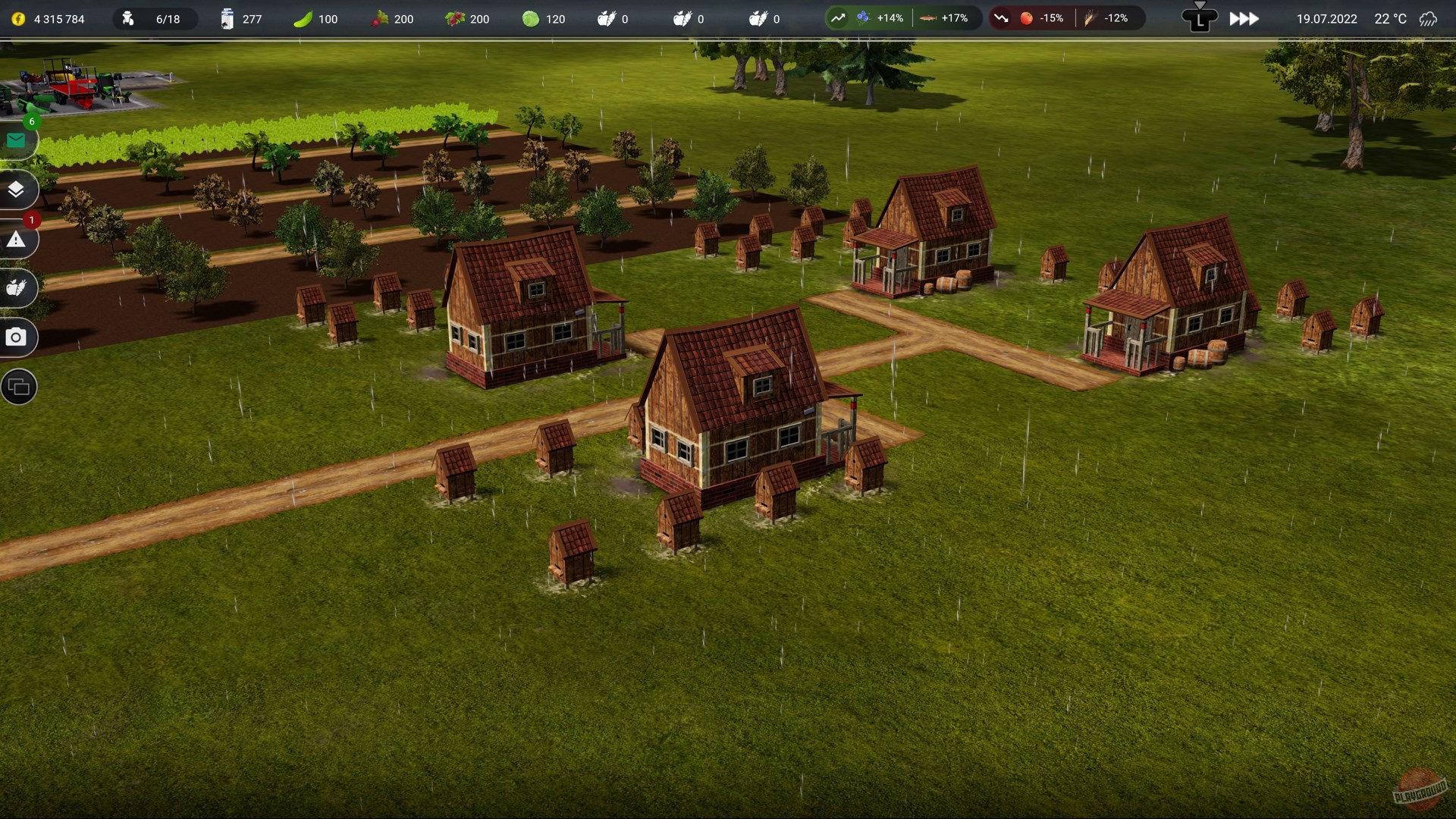Open the window duplication panel
Viewport: 1456px width, 819px height.
[x=17, y=387]
